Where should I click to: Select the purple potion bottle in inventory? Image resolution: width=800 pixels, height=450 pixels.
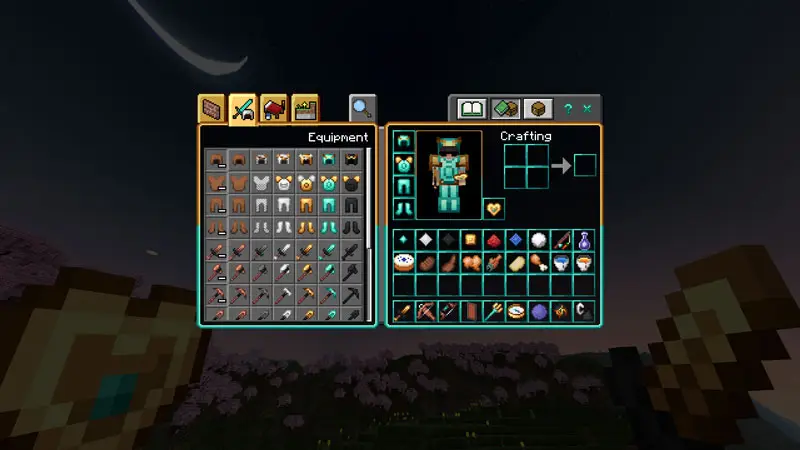click(584, 240)
